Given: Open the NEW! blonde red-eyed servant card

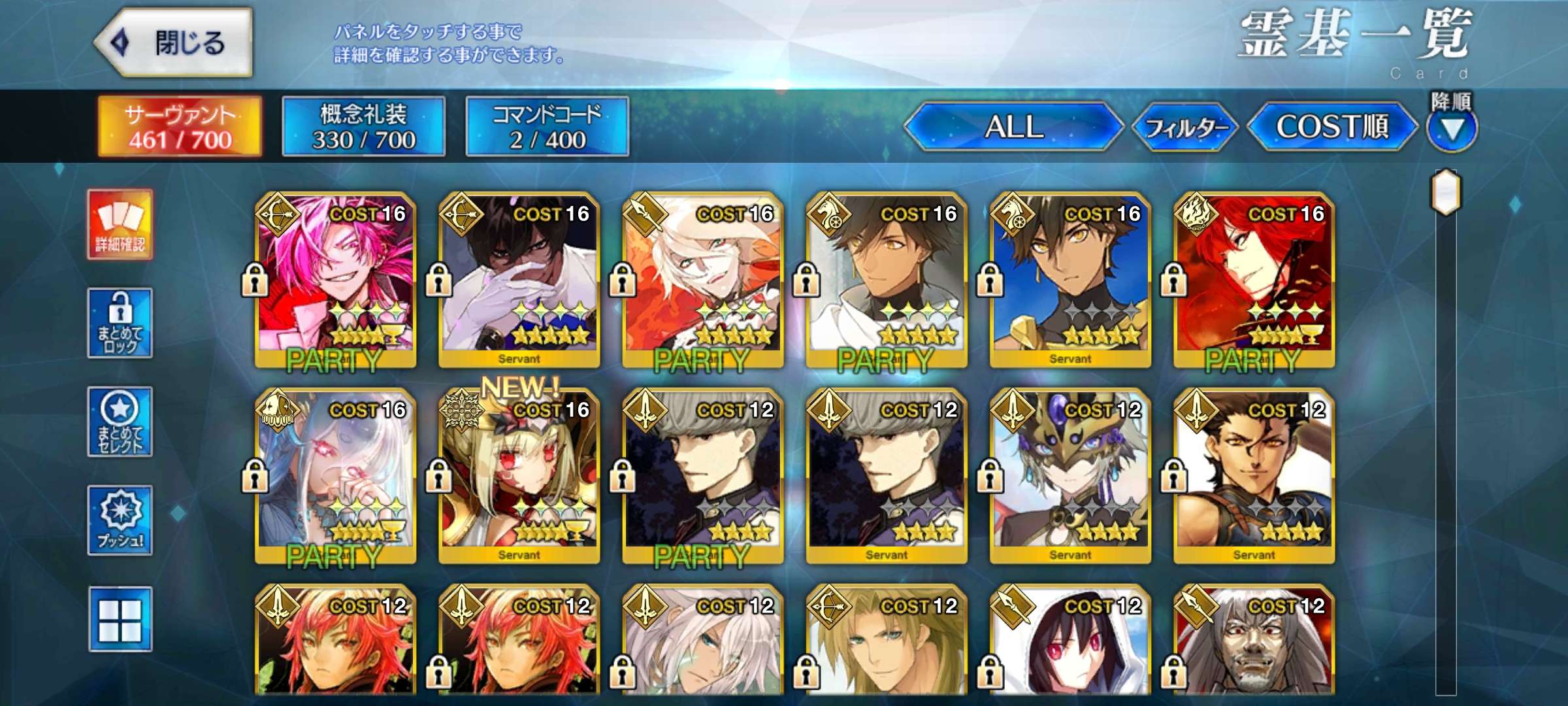Looking at the screenshot, I should [x=519, y=475].
